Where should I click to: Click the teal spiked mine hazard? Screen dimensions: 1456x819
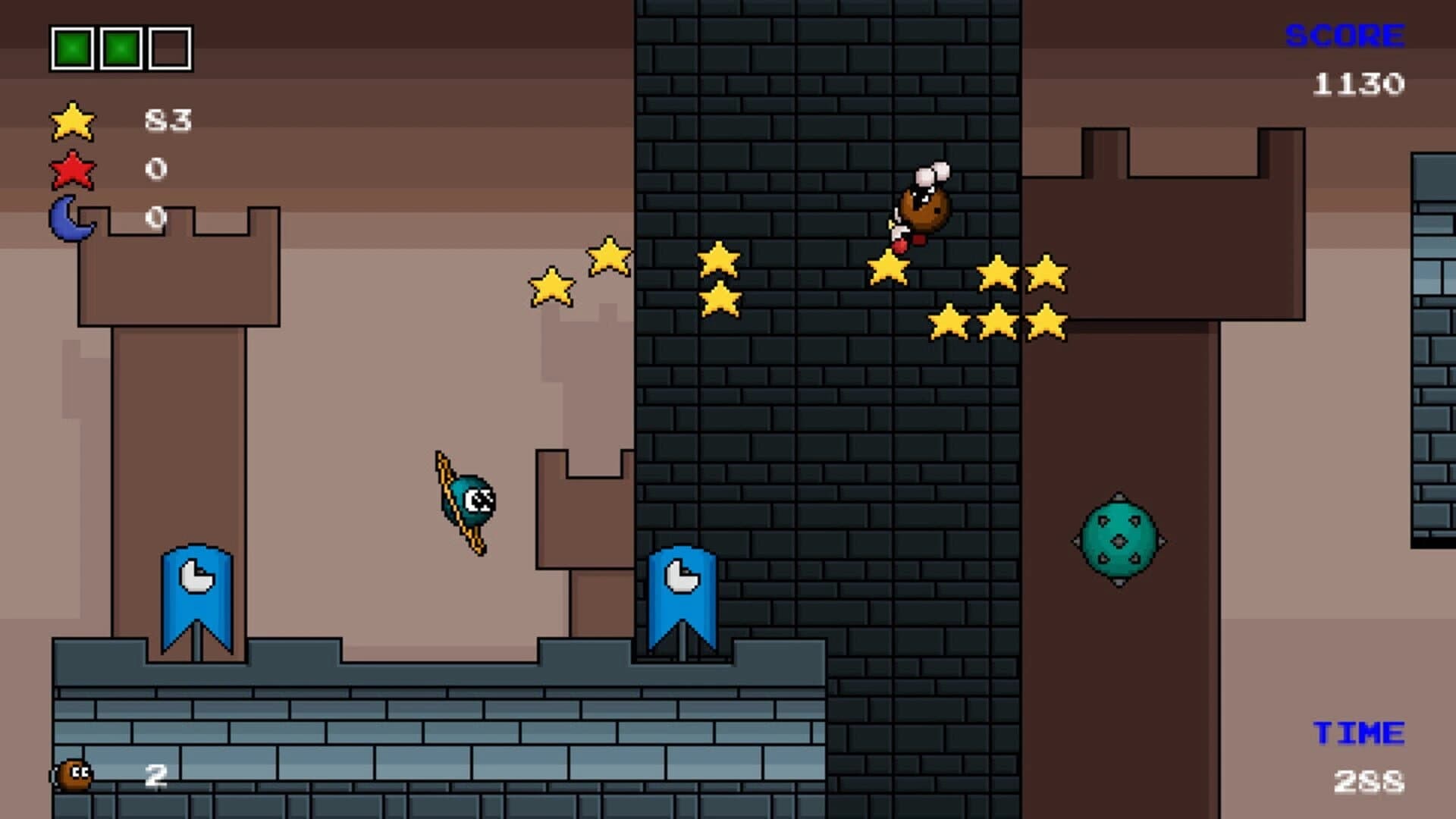tap(1117, 540)
